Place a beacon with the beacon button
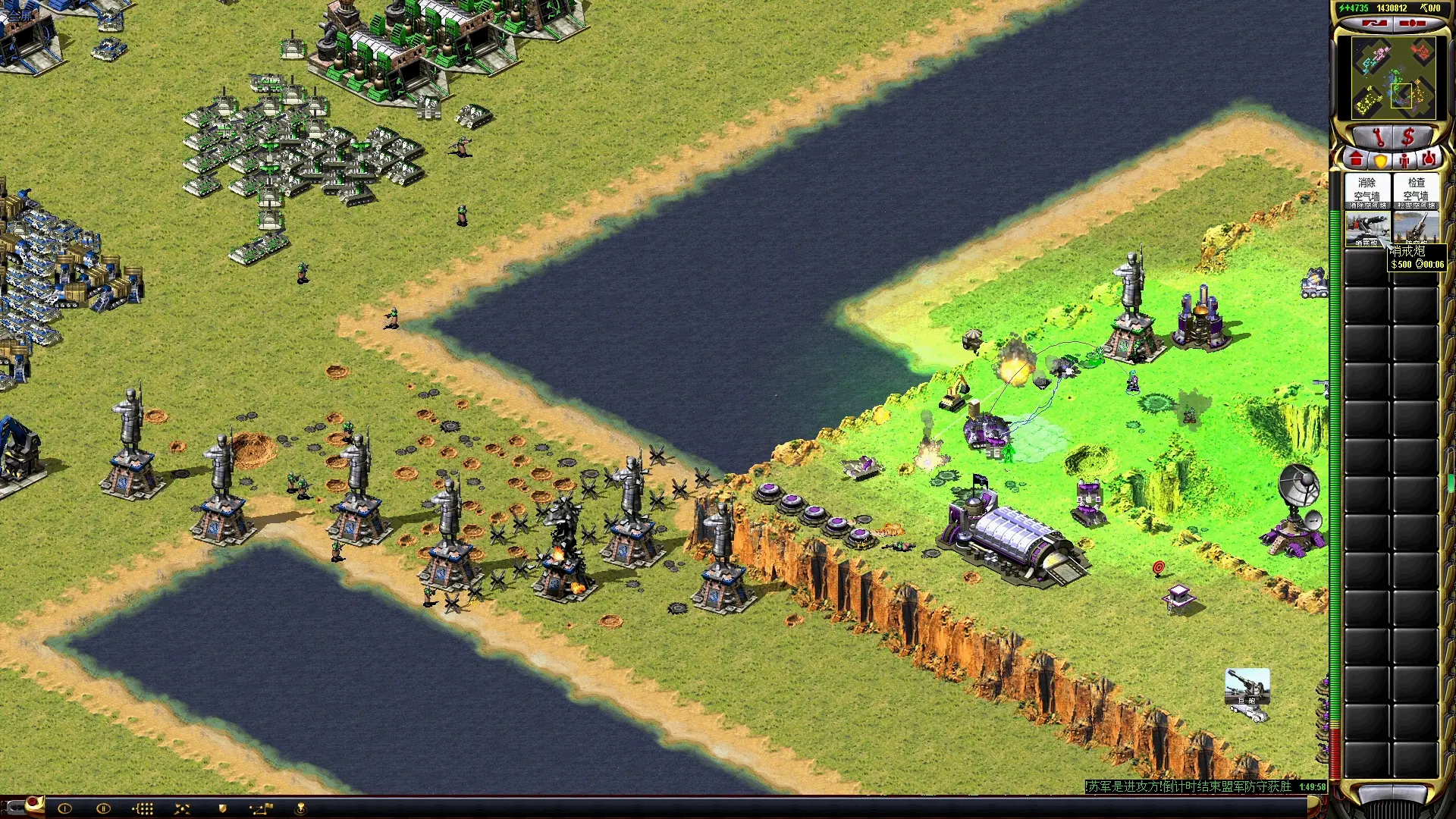The width and height of the screenshot is (1456, 819). point(300,808)
